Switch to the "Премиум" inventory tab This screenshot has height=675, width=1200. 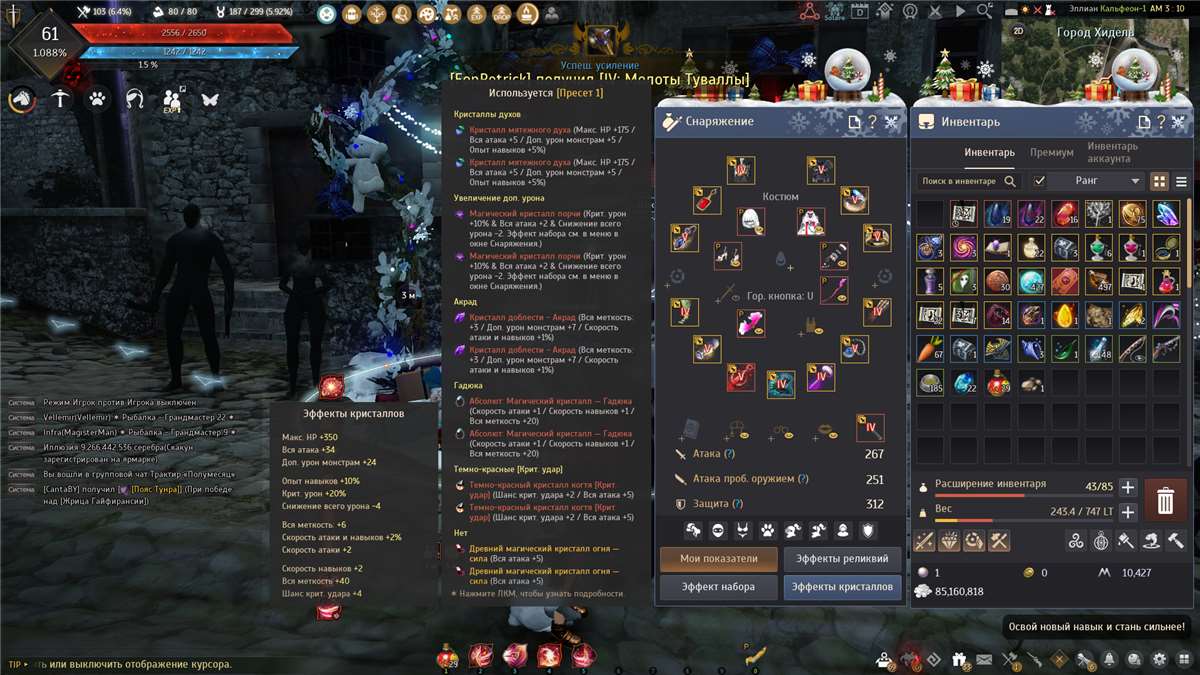1051,153
